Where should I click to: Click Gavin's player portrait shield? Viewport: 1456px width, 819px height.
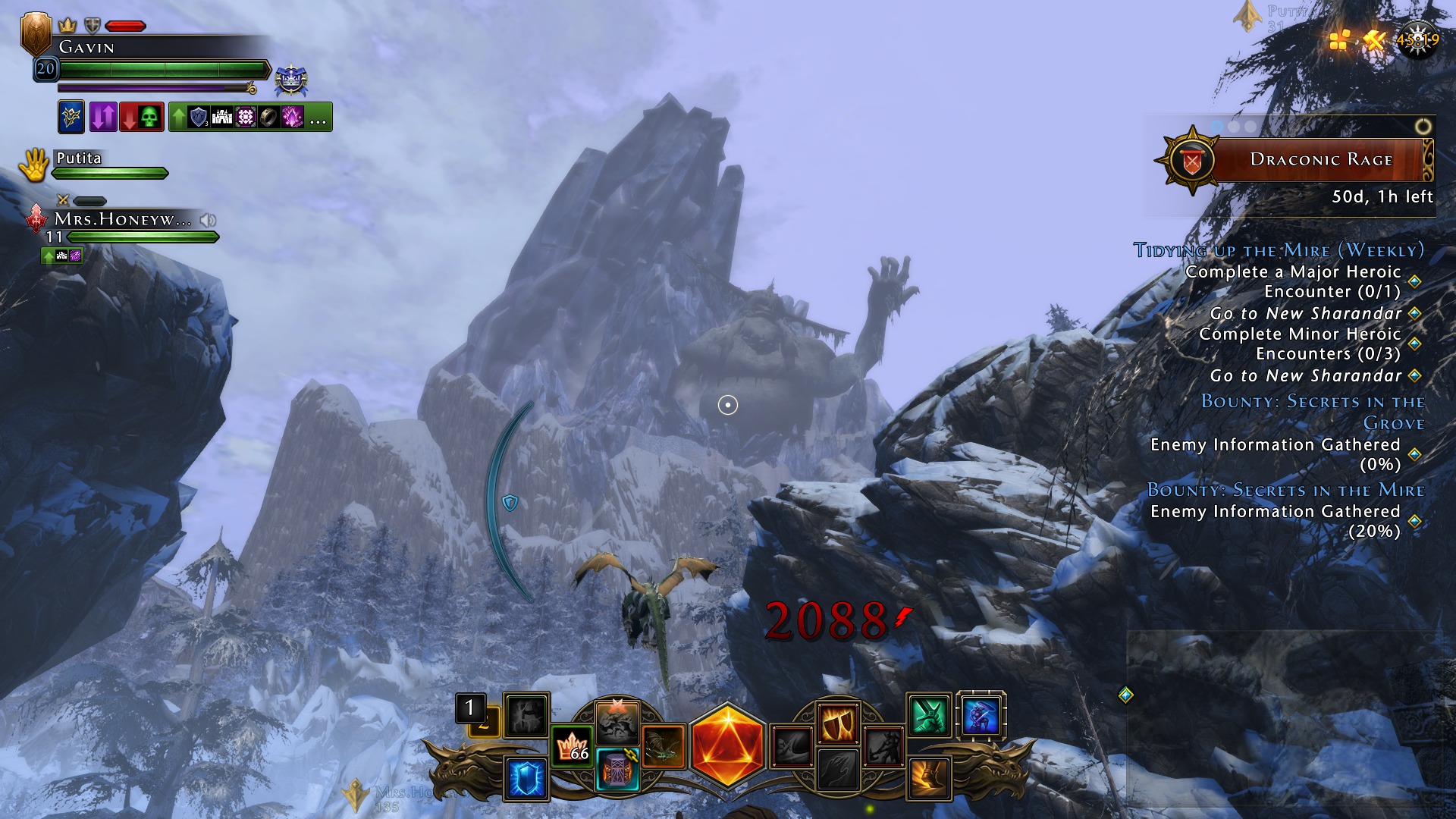(36, 33)
